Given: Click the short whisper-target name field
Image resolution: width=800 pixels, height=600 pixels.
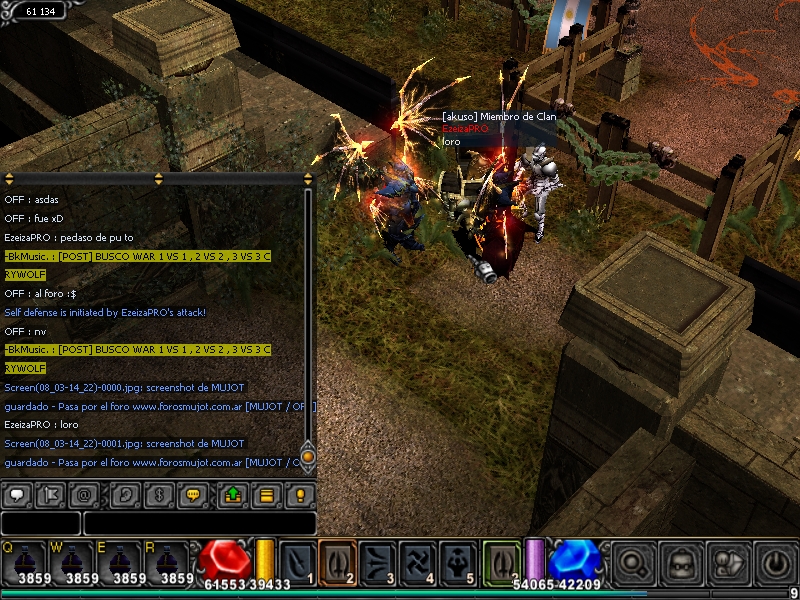Looking at the screenshot, I should pyautogui.click(x=40, y=523).
